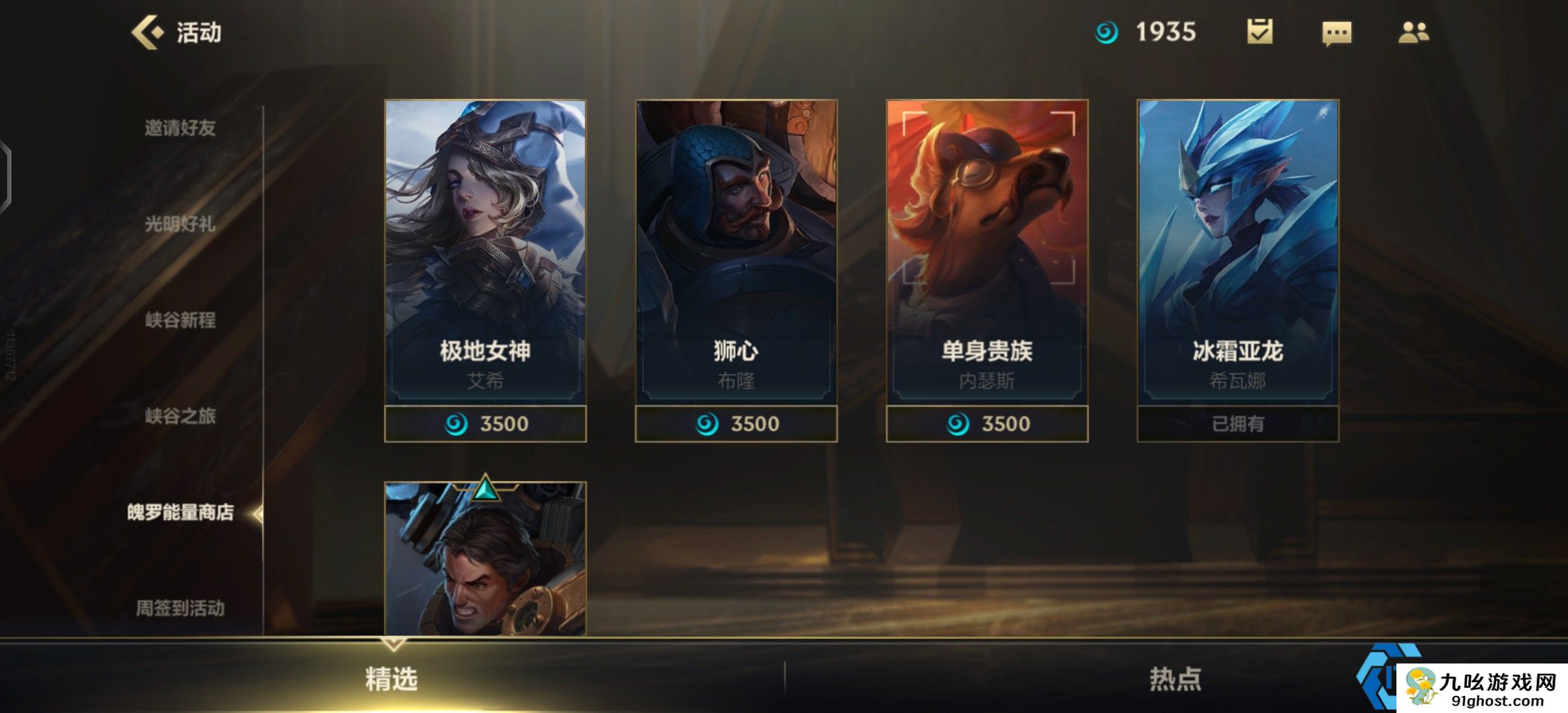This screenshot has width=1568, height=713.
Task: Select the 峡谷之旅 menu entry
Action: pyautogui.click(x=180, y=416)
